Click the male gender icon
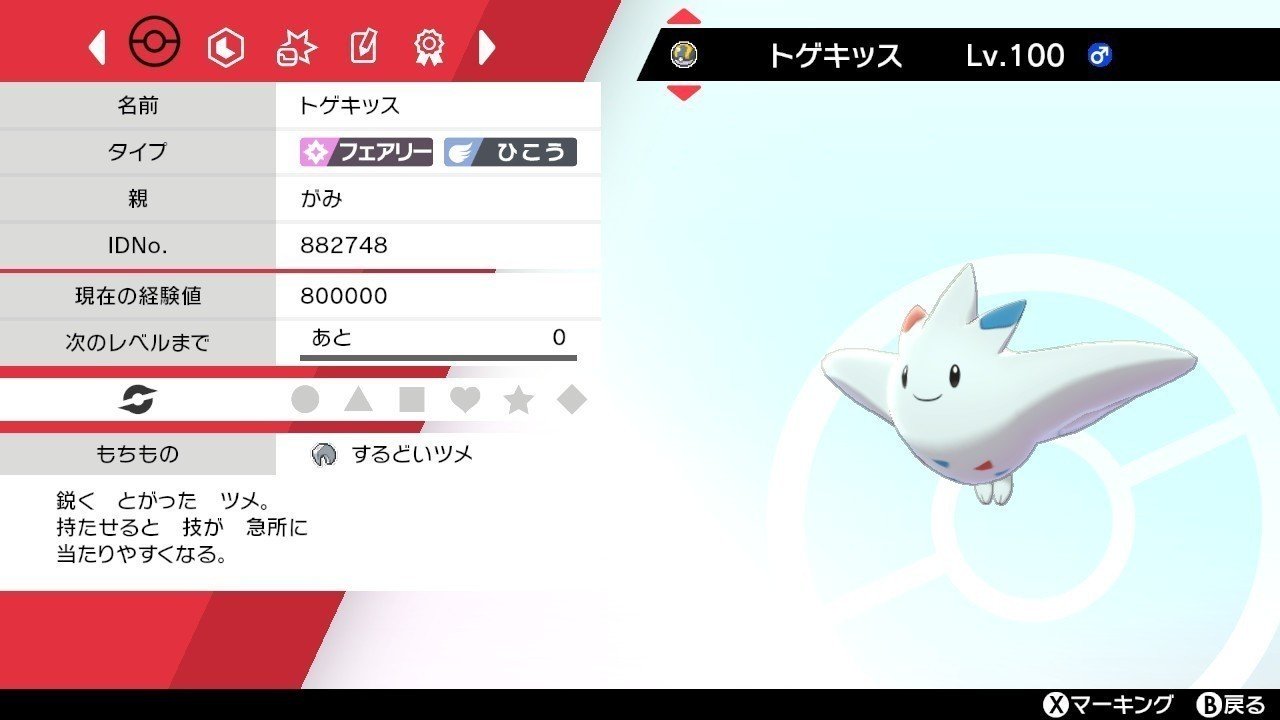The width and height of the screenshot is (1280, 720). point(1098,55)
